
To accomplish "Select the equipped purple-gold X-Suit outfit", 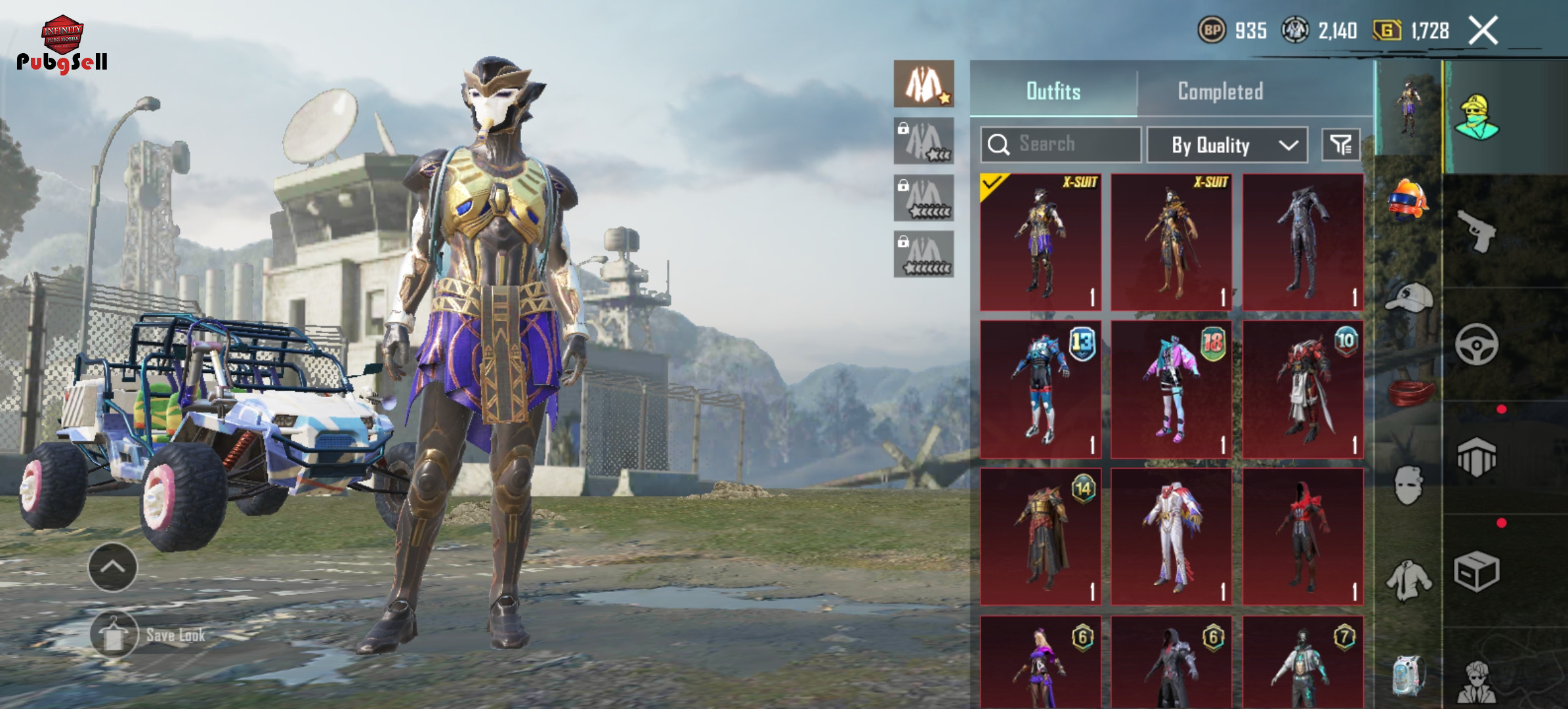I will pyautogui.click(x=1040, y=242).
